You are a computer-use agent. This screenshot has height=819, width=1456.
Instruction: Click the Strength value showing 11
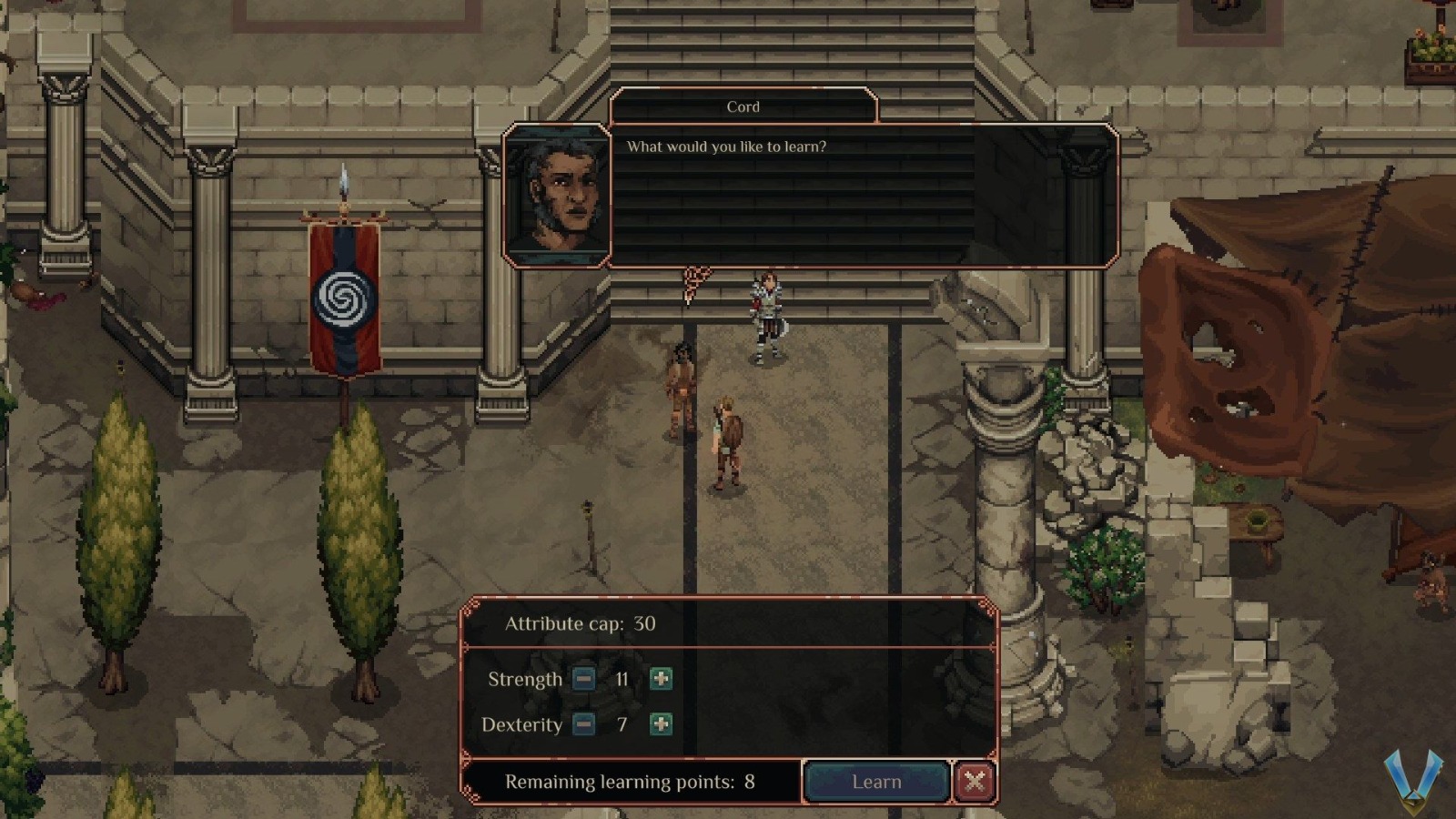tap(623, 680)
